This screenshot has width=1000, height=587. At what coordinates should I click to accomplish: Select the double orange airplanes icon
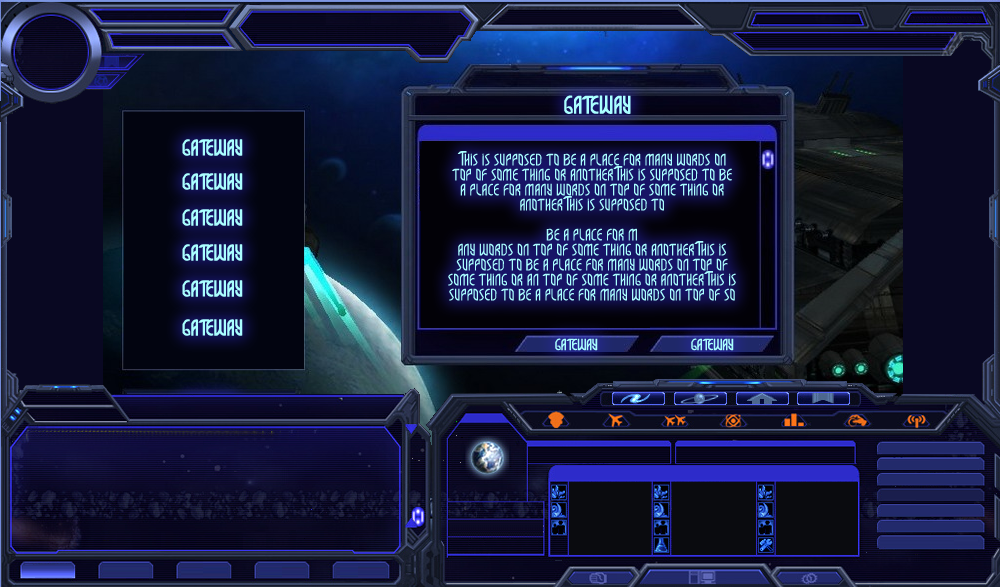click(675, 421)
